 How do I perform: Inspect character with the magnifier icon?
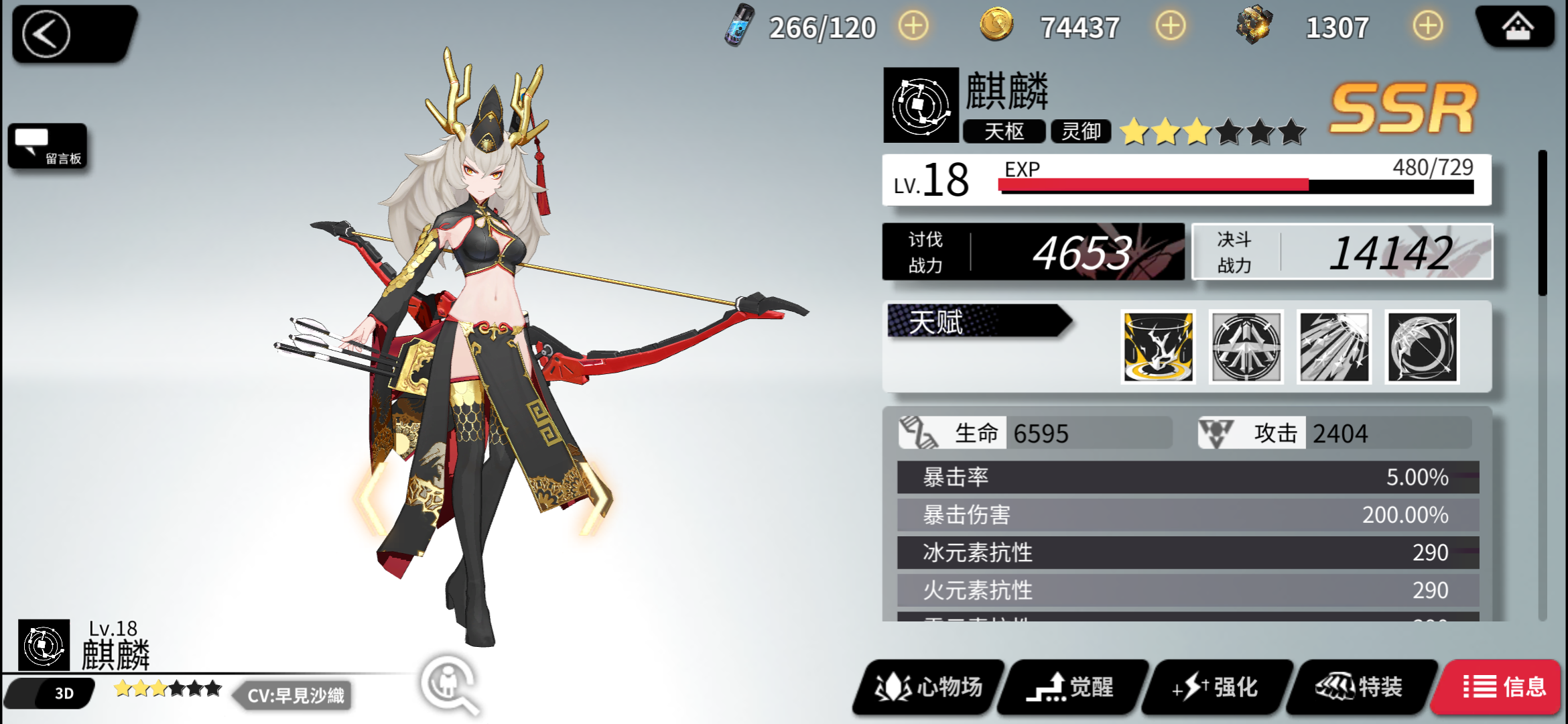(450, 684)
